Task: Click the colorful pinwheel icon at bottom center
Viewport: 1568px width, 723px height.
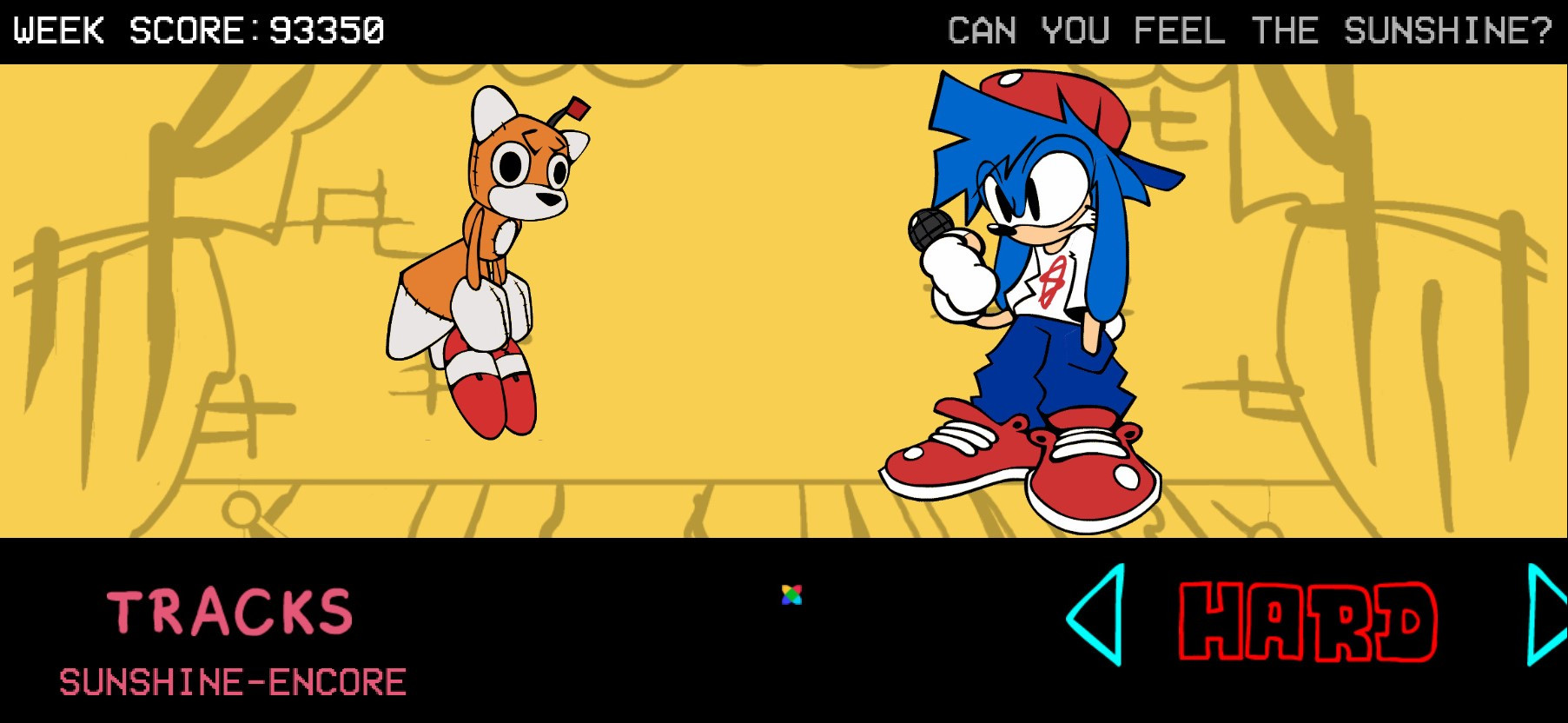Action: click(791, 594)
